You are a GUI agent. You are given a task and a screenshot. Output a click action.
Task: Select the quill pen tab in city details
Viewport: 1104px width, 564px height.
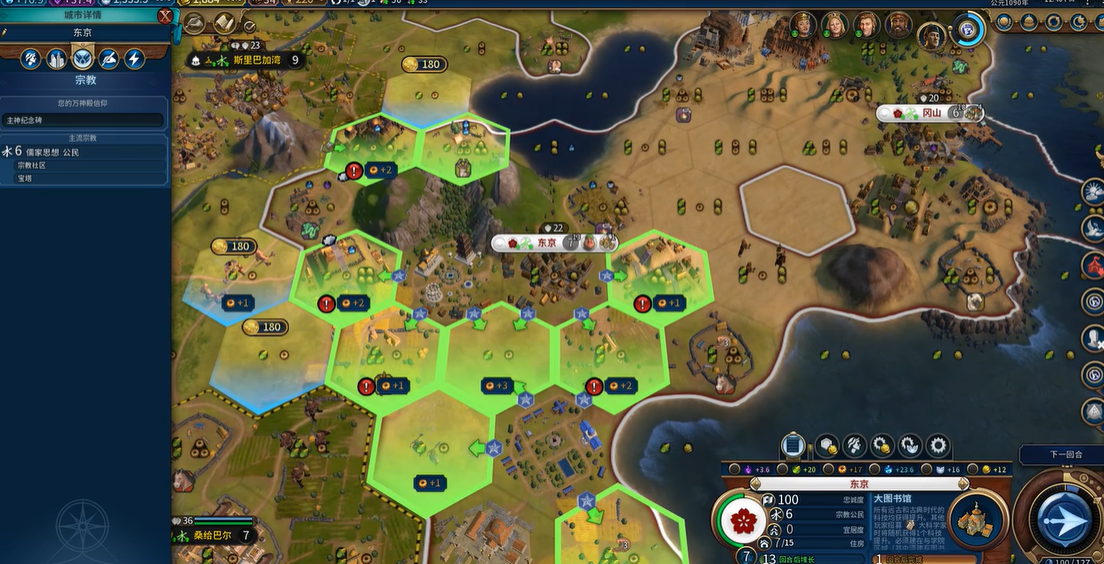pos(109,59)
